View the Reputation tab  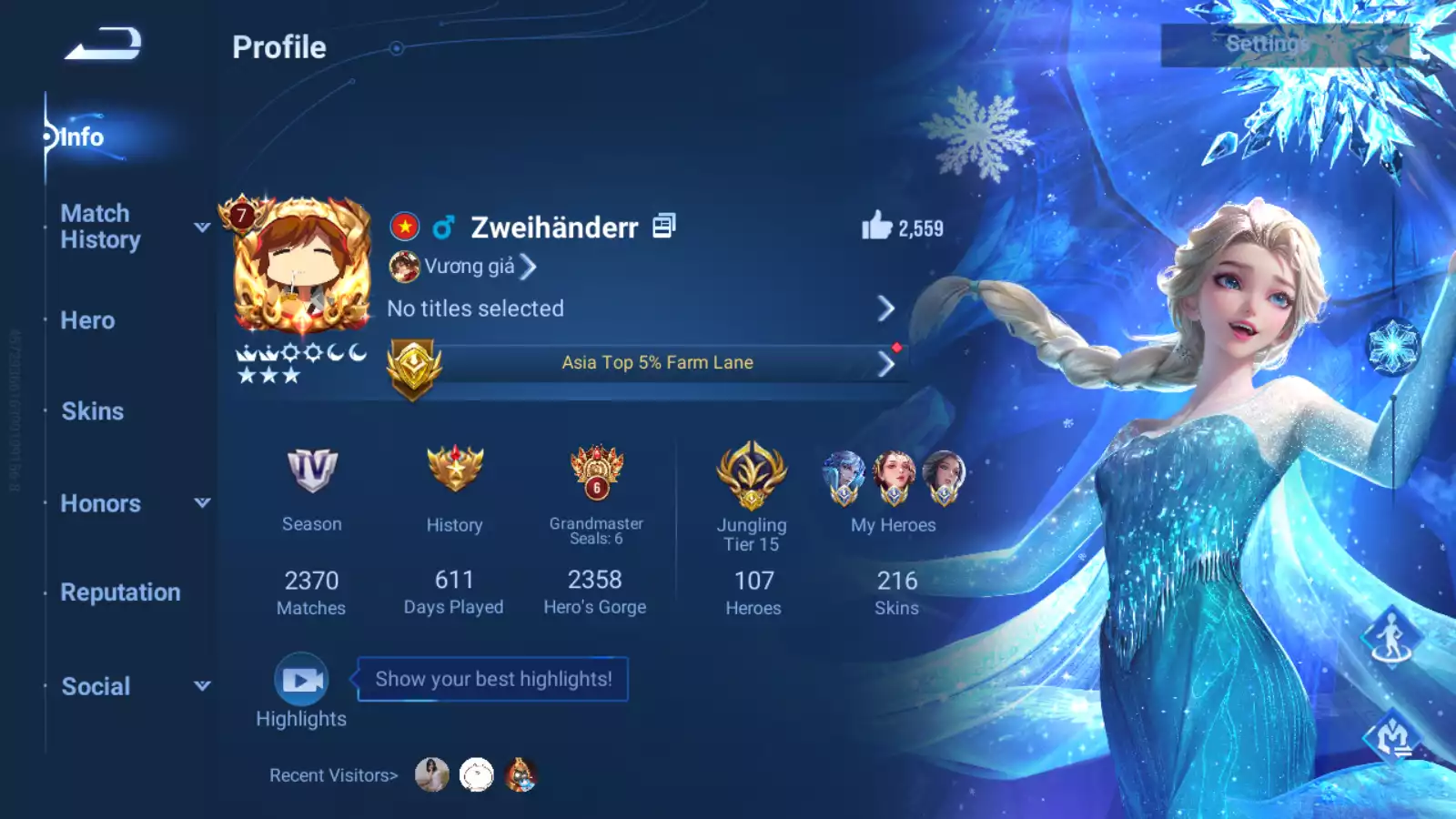[120, 592]
